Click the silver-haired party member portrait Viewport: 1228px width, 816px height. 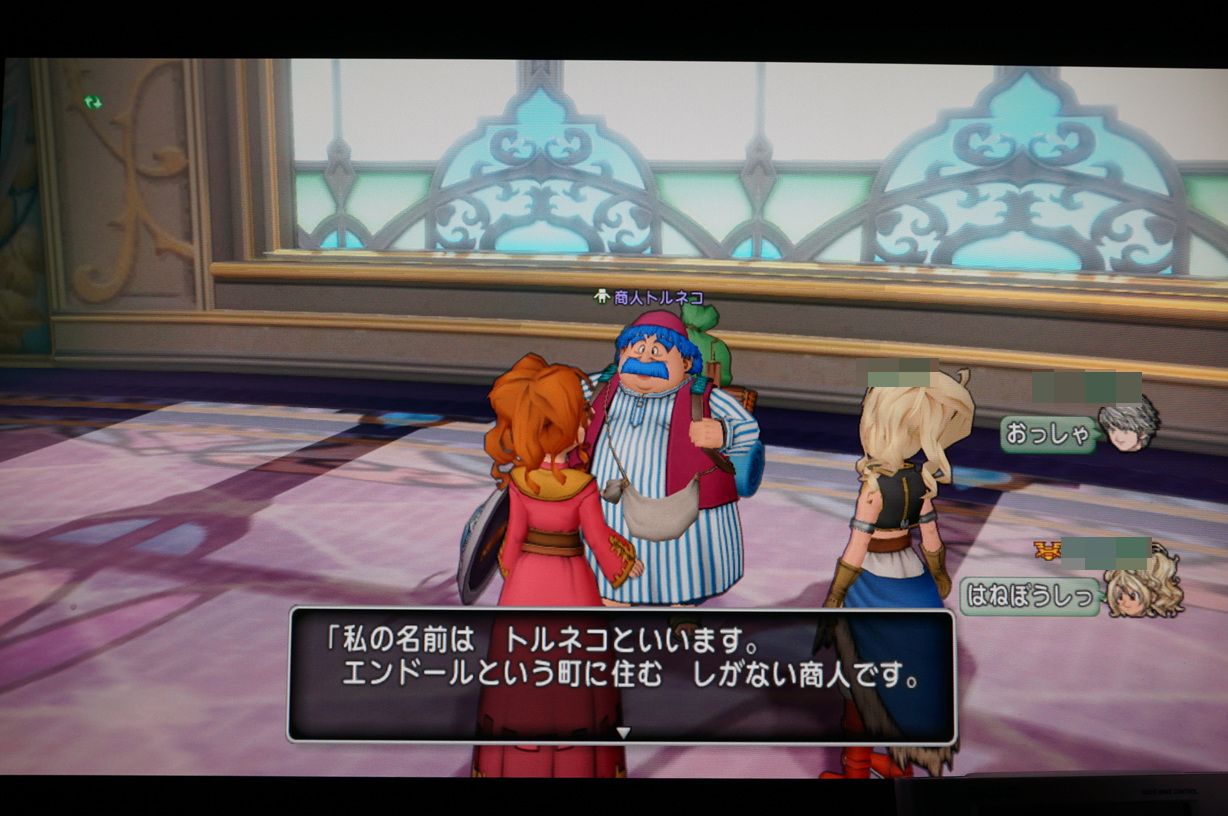tap(1128, 424)
